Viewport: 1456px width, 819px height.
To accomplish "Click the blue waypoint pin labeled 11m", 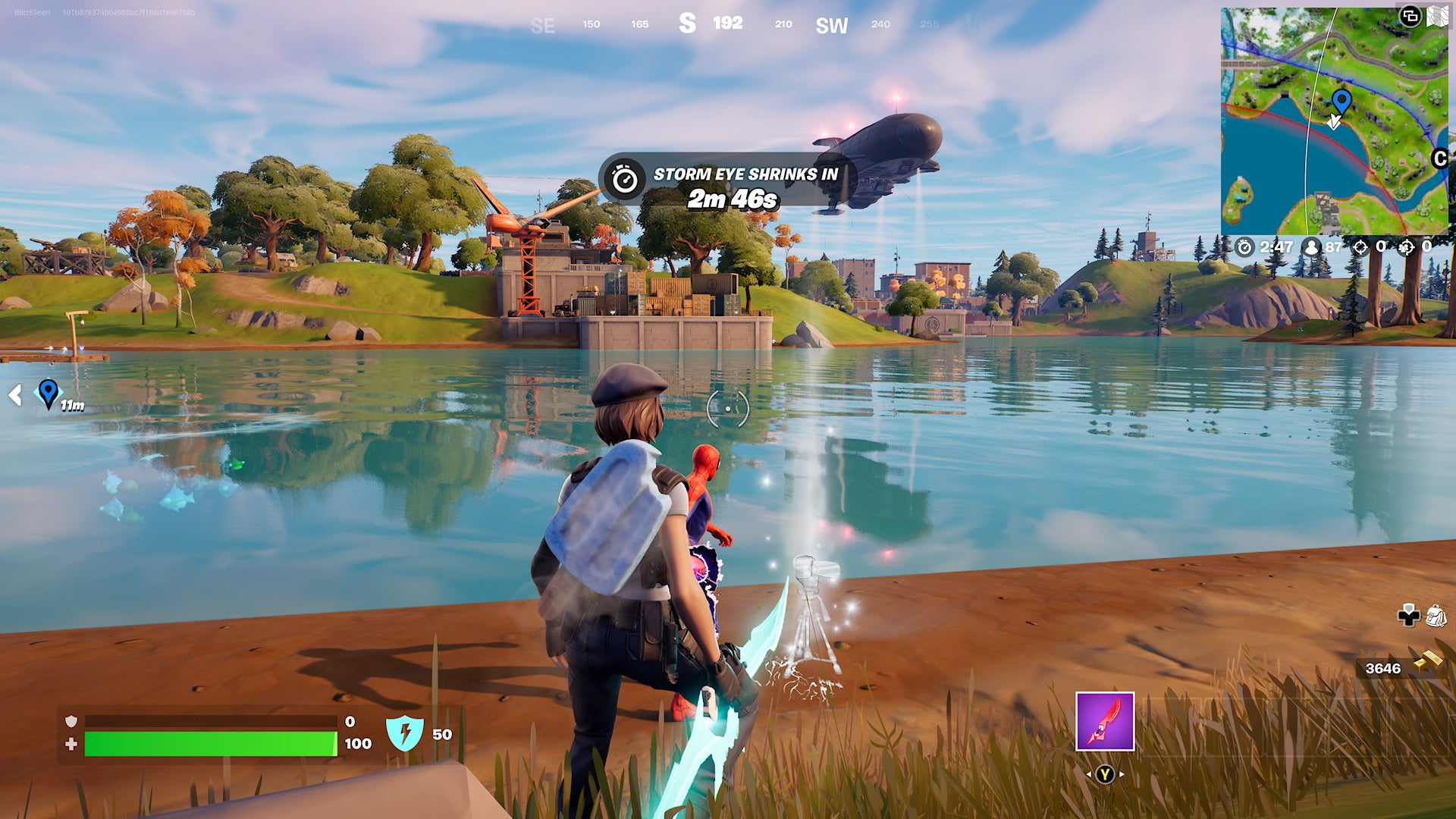I will point(48,394).
